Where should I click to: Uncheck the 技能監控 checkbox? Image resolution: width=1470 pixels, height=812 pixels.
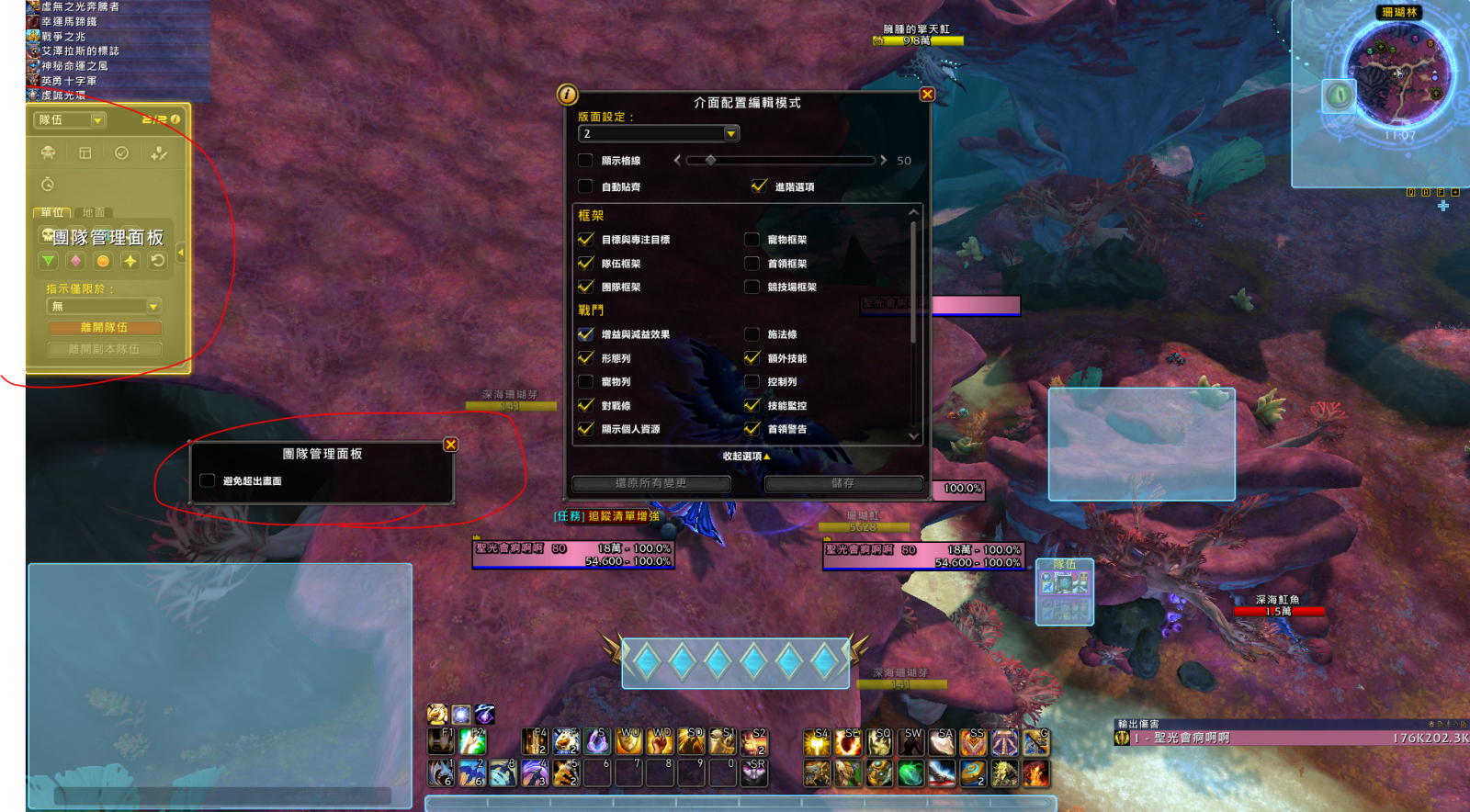(752, 405)
